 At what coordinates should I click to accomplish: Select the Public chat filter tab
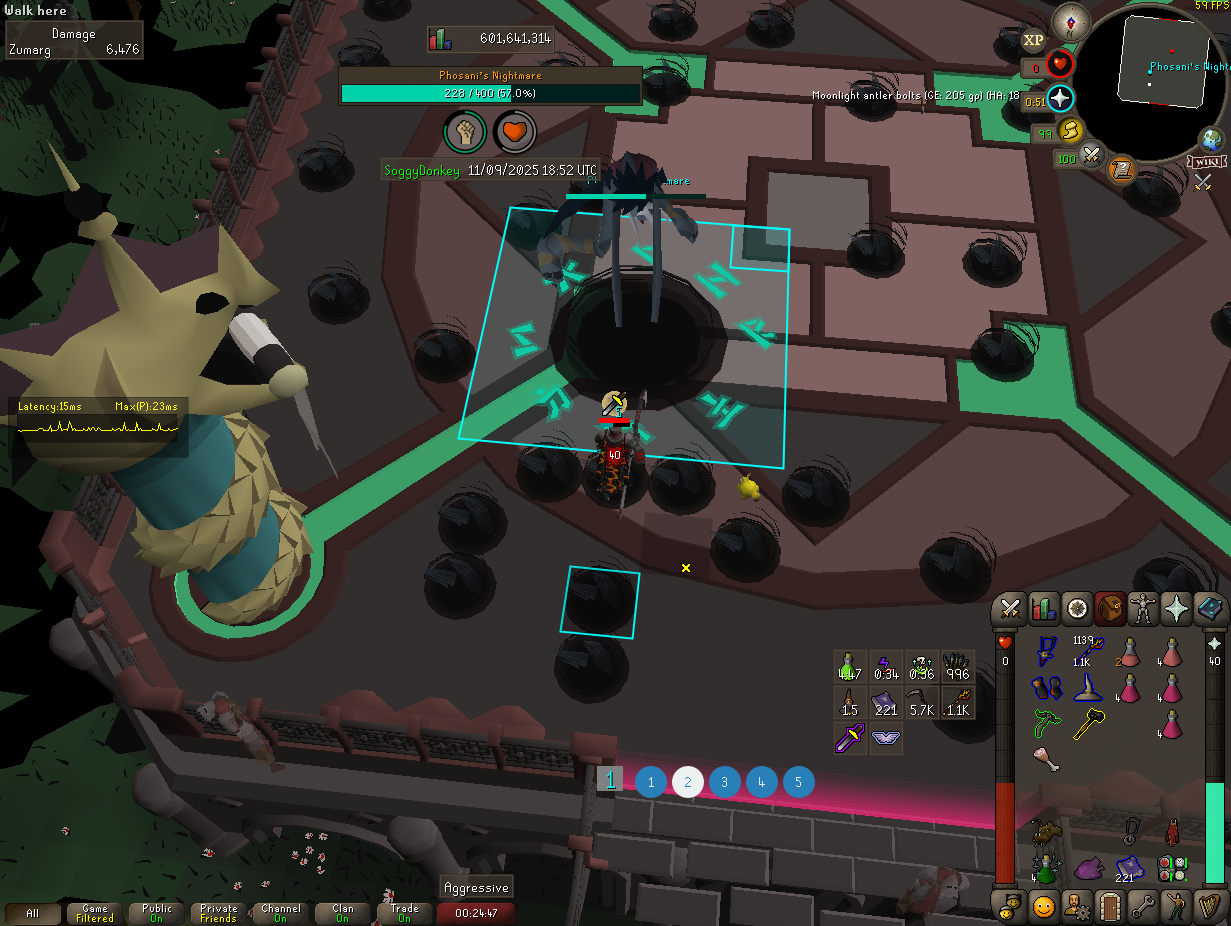coord(157,913)
